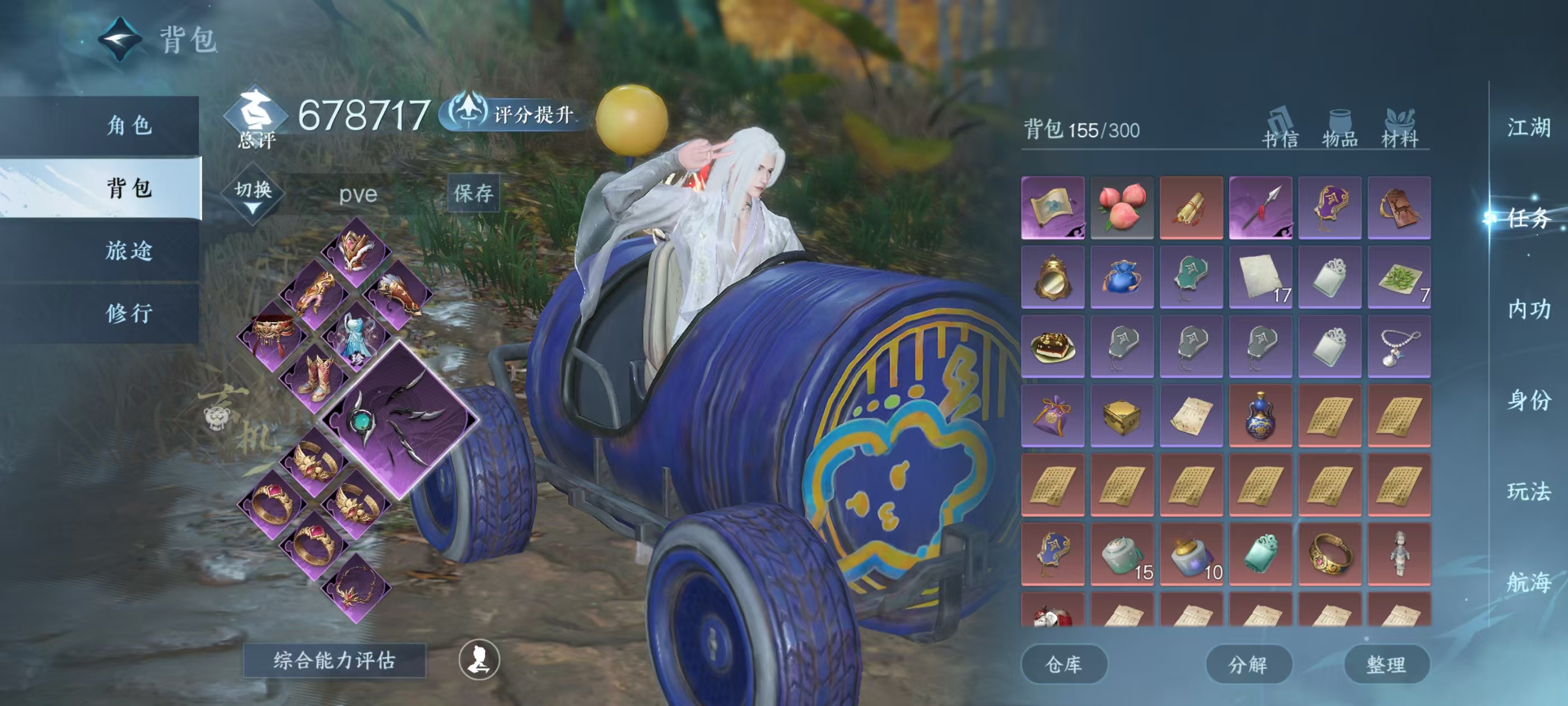Filter bag by 物品 items
The height and width of the screenshot is (706, 1568).
1340,129
